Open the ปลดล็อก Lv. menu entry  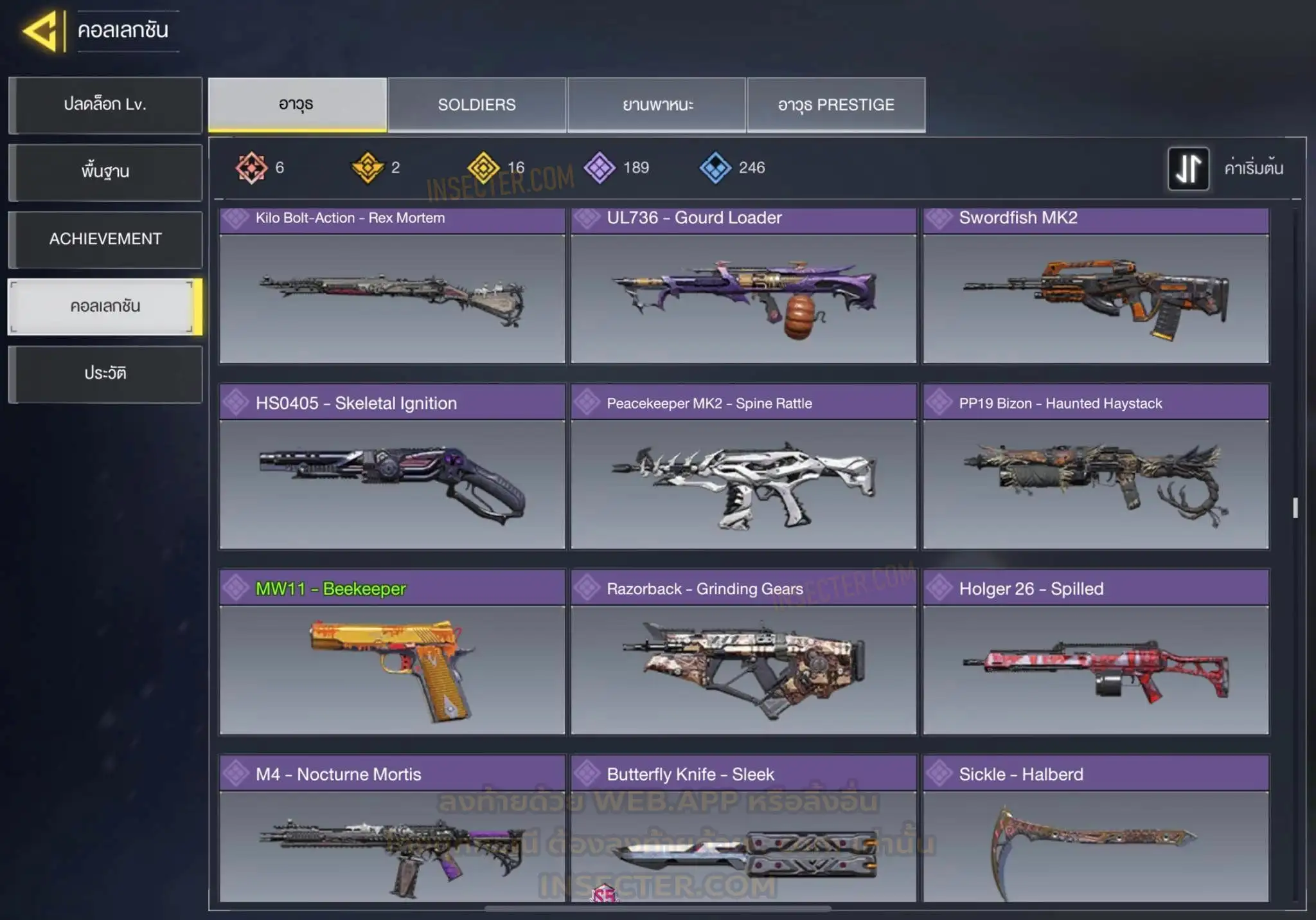click(105, 105)
